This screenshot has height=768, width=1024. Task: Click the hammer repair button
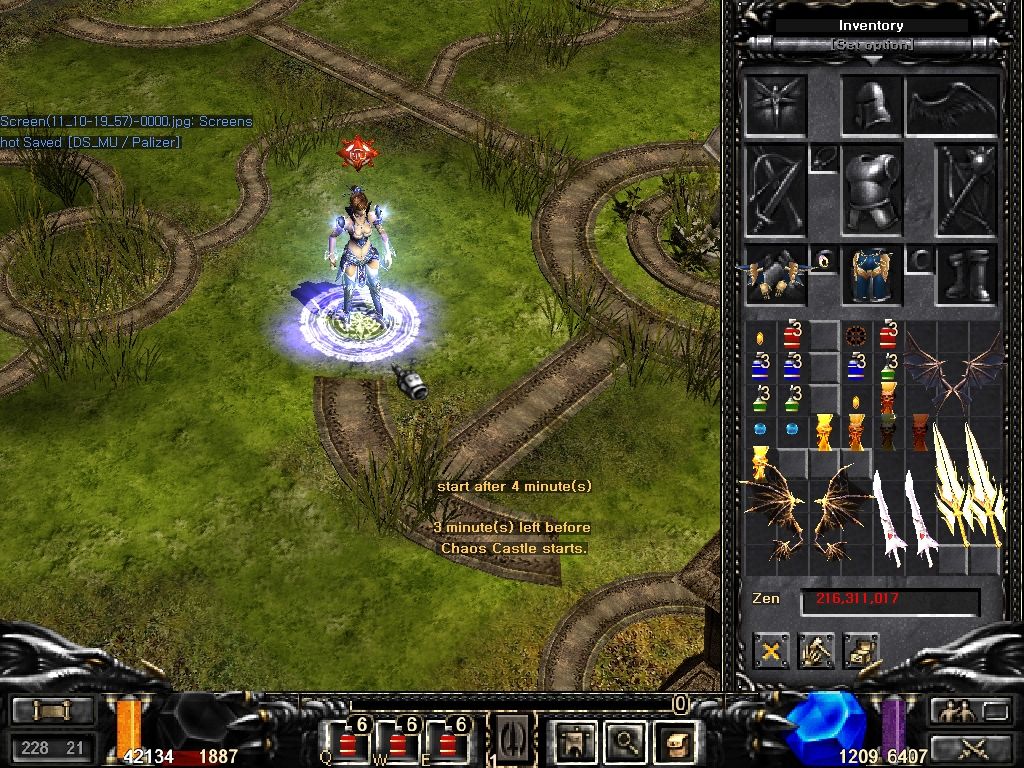pyautogui.click(x=816, y=651)
